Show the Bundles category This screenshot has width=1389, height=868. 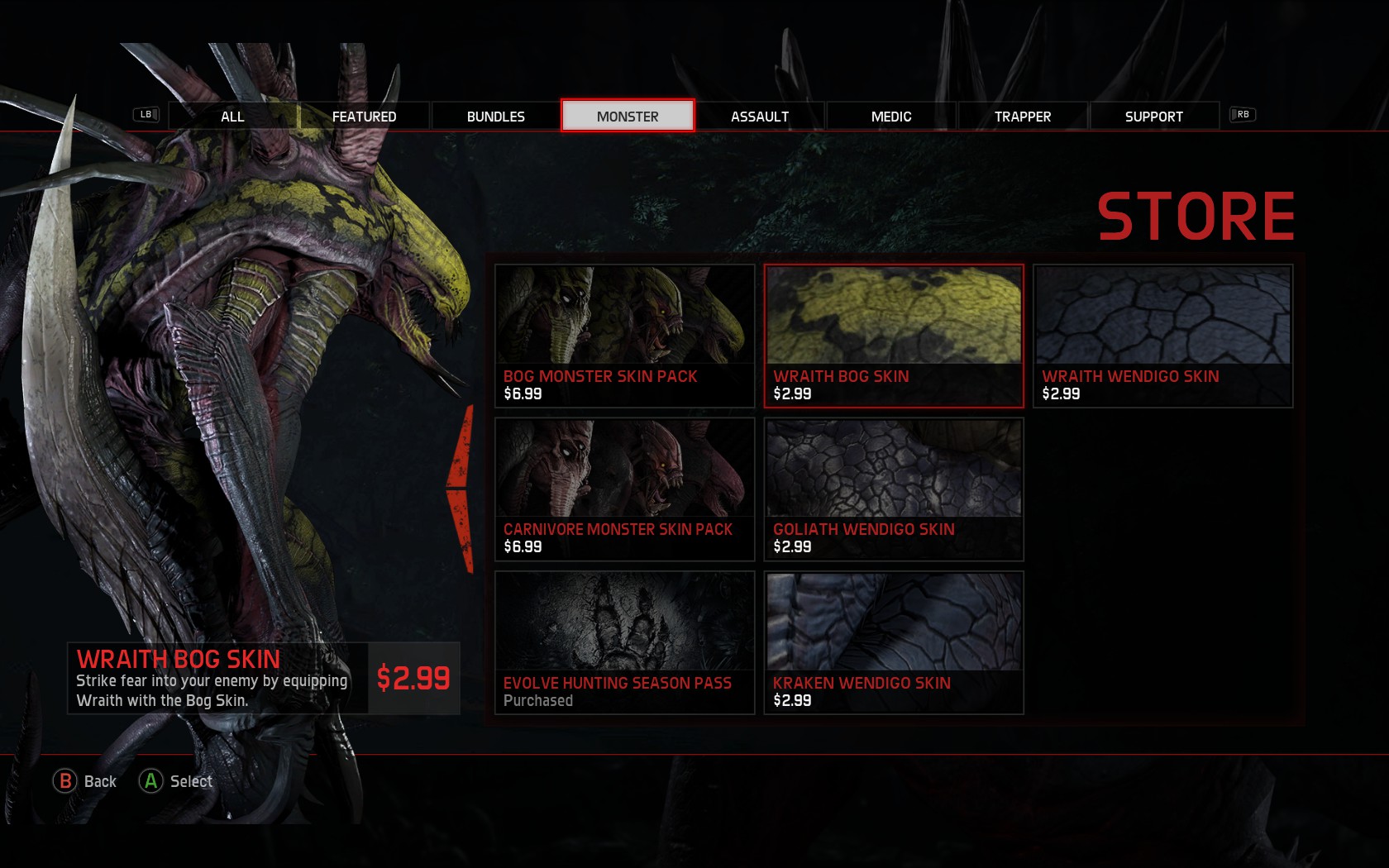495,117
